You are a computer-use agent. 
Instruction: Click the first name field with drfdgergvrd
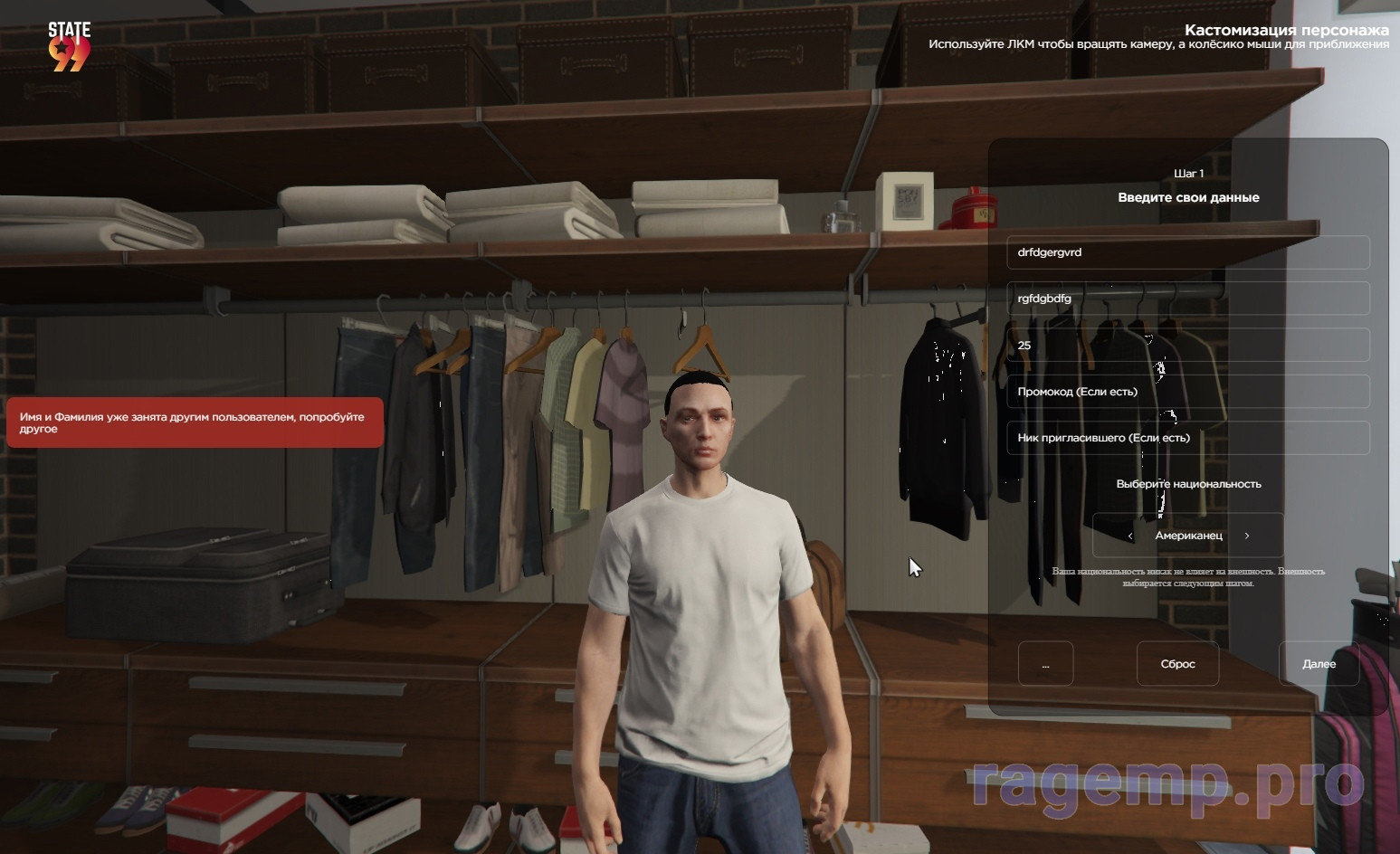tap(1187, 252)
